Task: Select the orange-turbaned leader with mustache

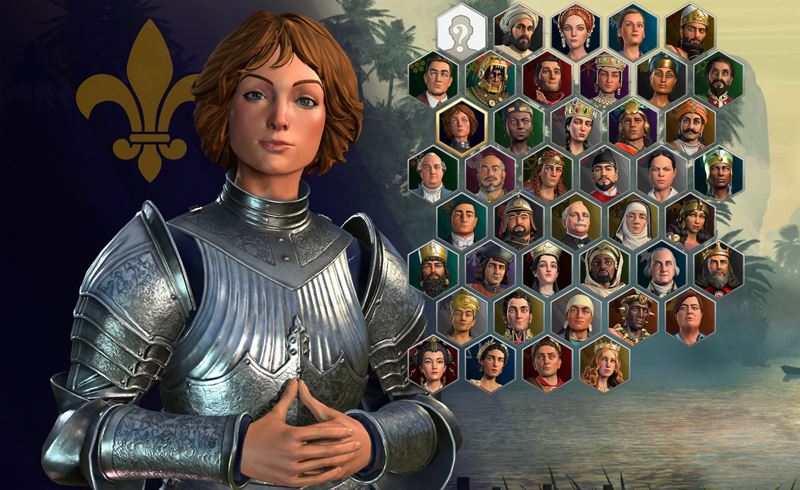Action: tap(690, 125)
